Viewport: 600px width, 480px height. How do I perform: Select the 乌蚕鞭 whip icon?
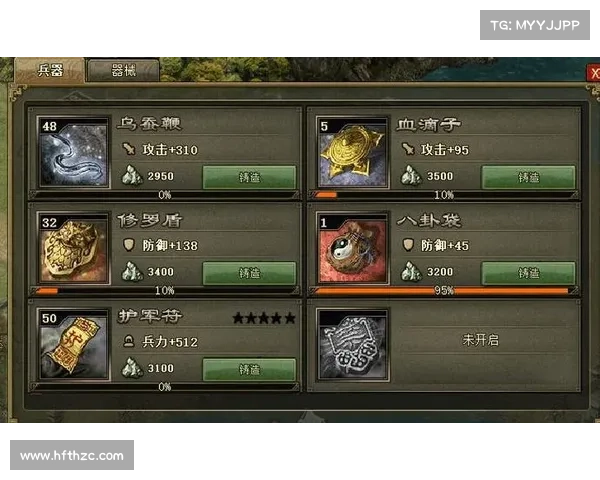pos(73,154)
